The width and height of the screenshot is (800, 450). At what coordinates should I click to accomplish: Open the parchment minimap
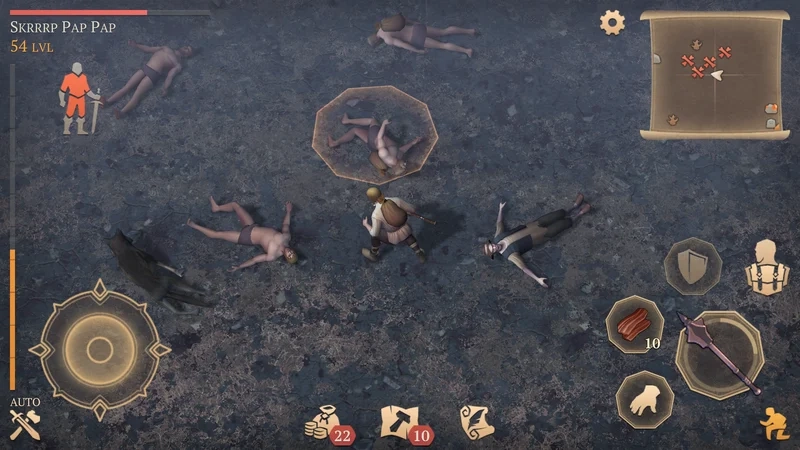(713, 73)
